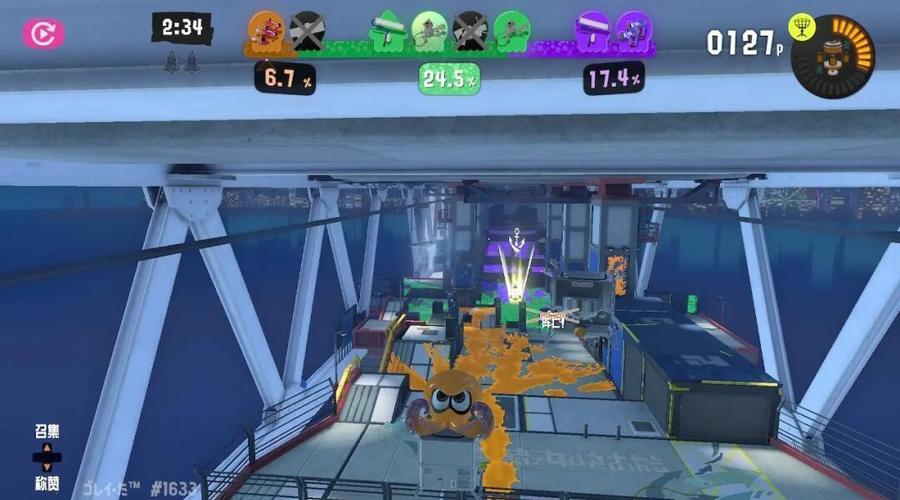
Task: Select the orange team's crossed-out player icon
Action: [x=306, y=31]
